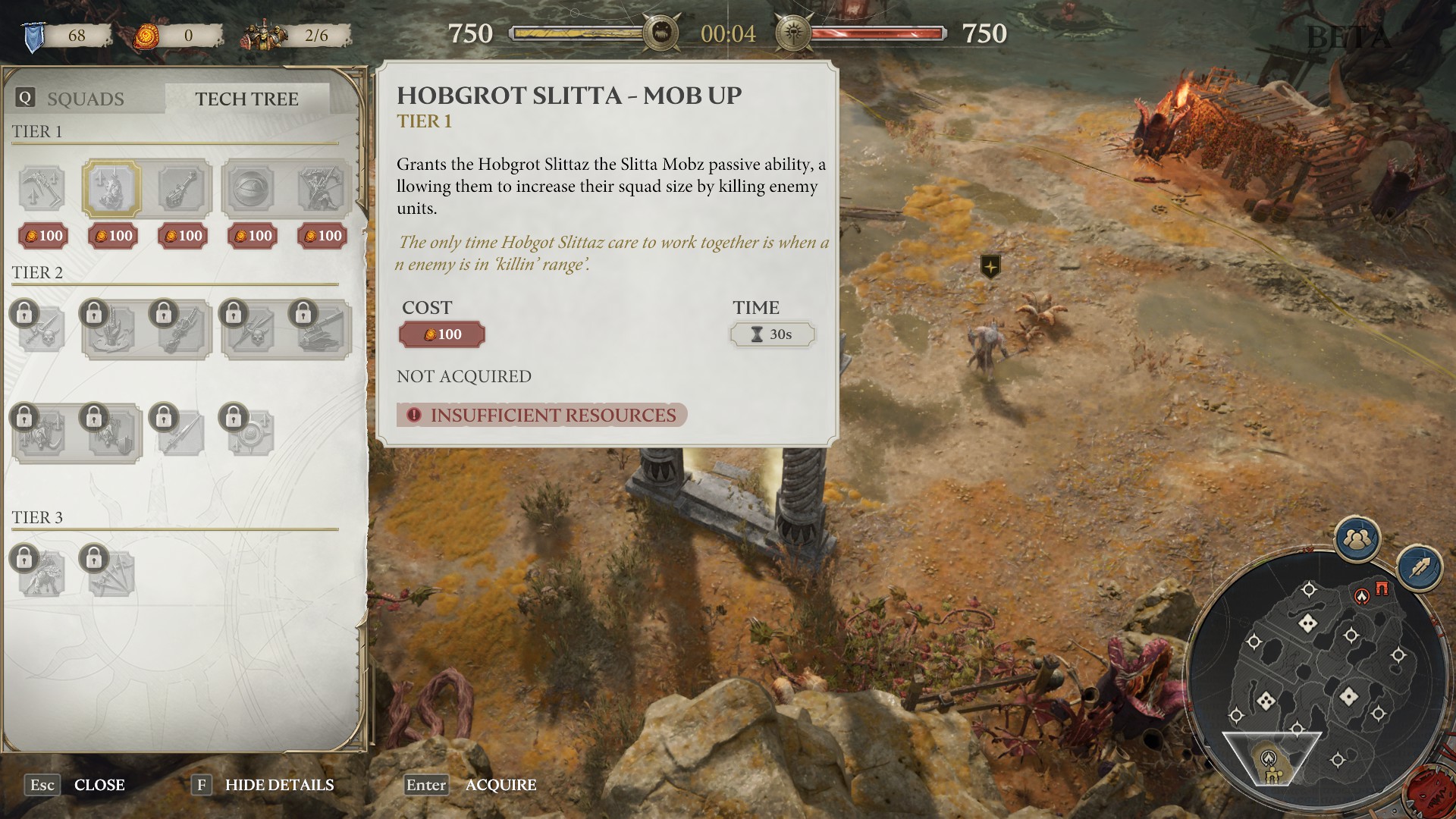Click the red enemy base marker on minimap
The image size is (1456, 819).
[x=1363, y=597]
